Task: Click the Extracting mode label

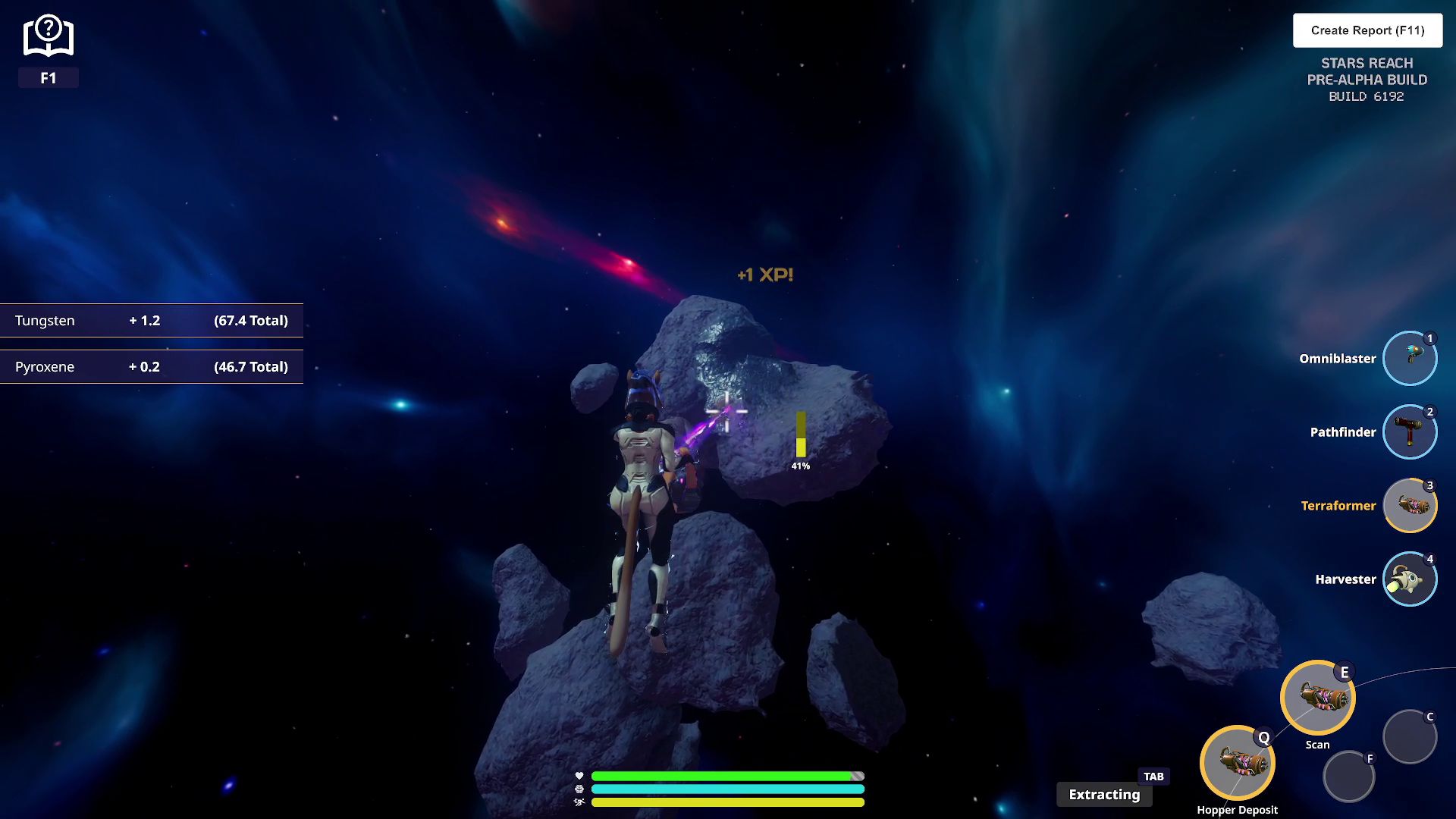Action: [1104, 794]
